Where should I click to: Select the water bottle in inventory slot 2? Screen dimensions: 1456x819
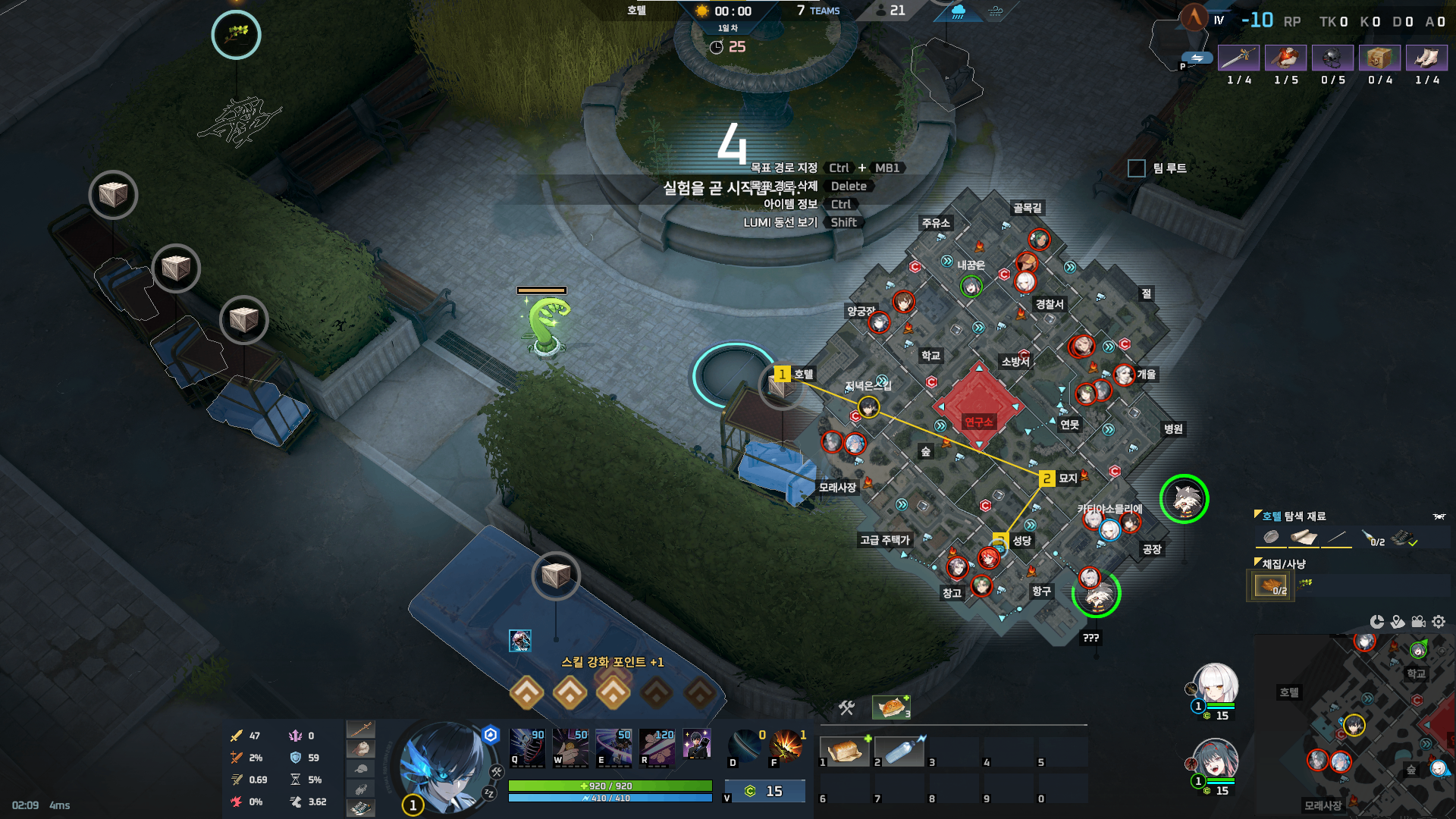point(899,751)
